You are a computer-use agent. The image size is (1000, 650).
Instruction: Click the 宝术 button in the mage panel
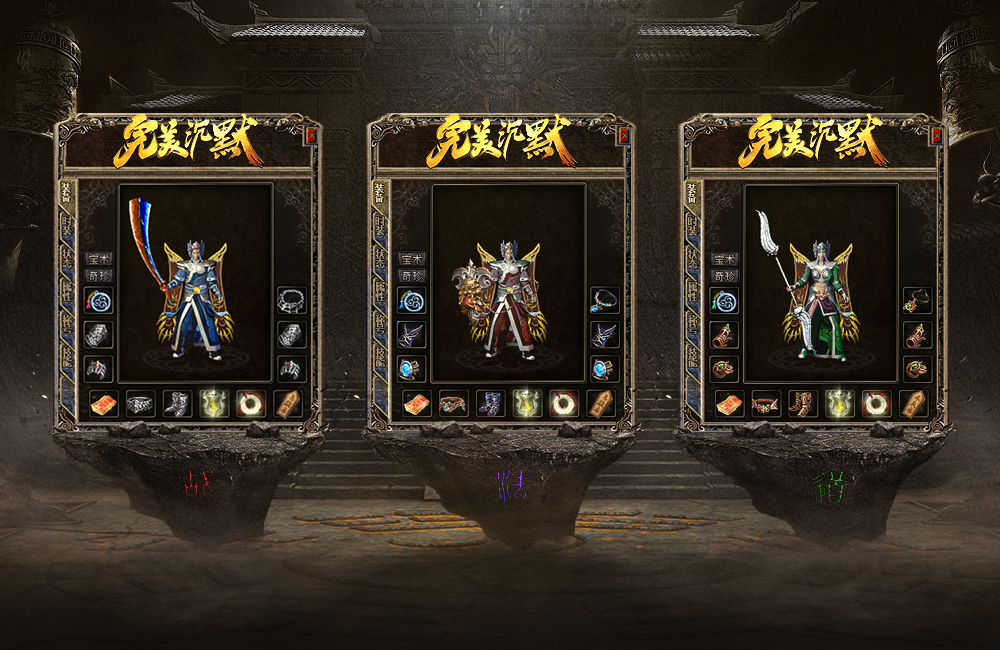411,259
